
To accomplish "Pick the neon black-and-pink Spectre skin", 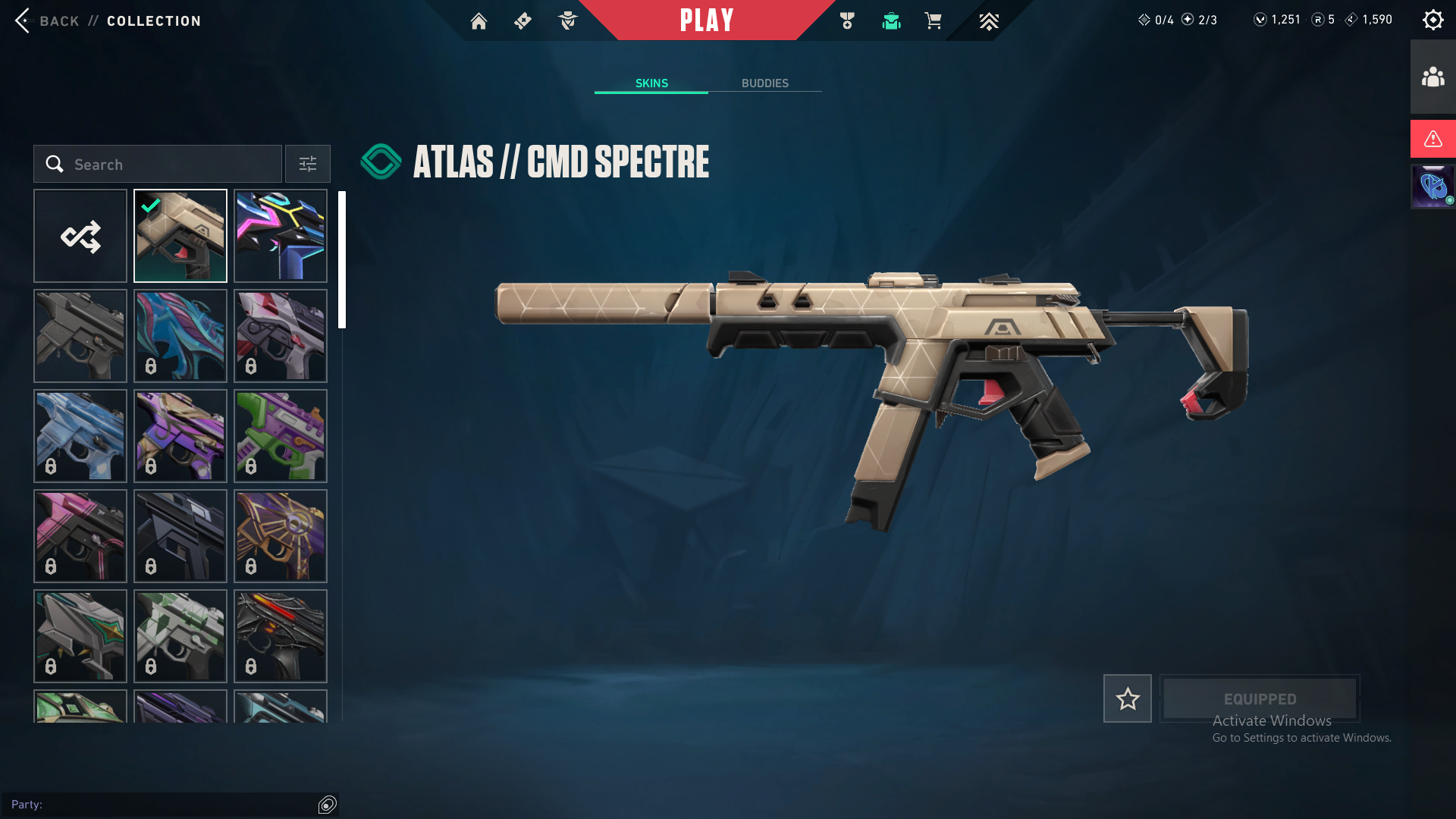I will 281,236.
